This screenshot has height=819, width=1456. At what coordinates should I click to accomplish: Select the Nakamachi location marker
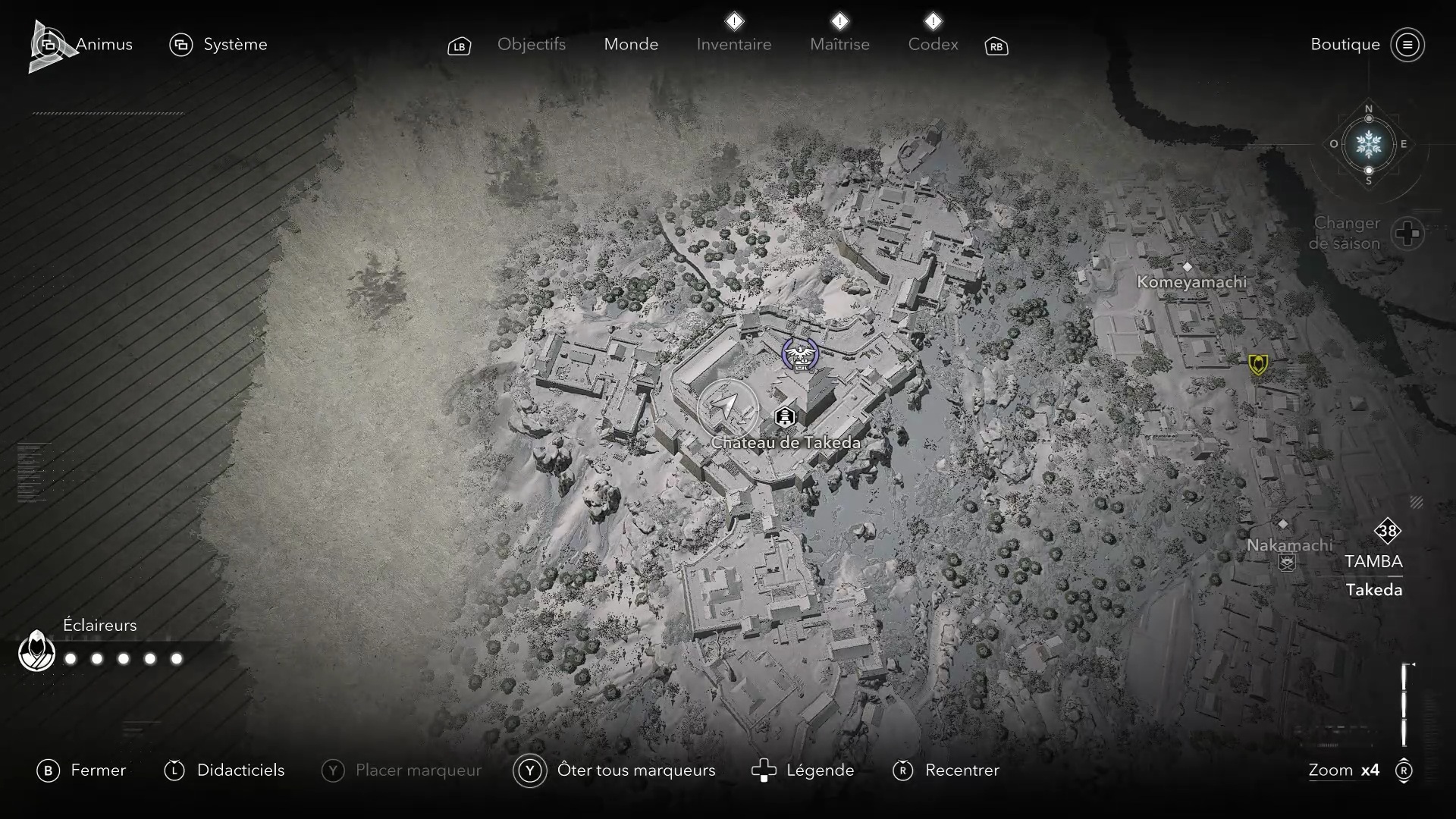point(1283,525)
